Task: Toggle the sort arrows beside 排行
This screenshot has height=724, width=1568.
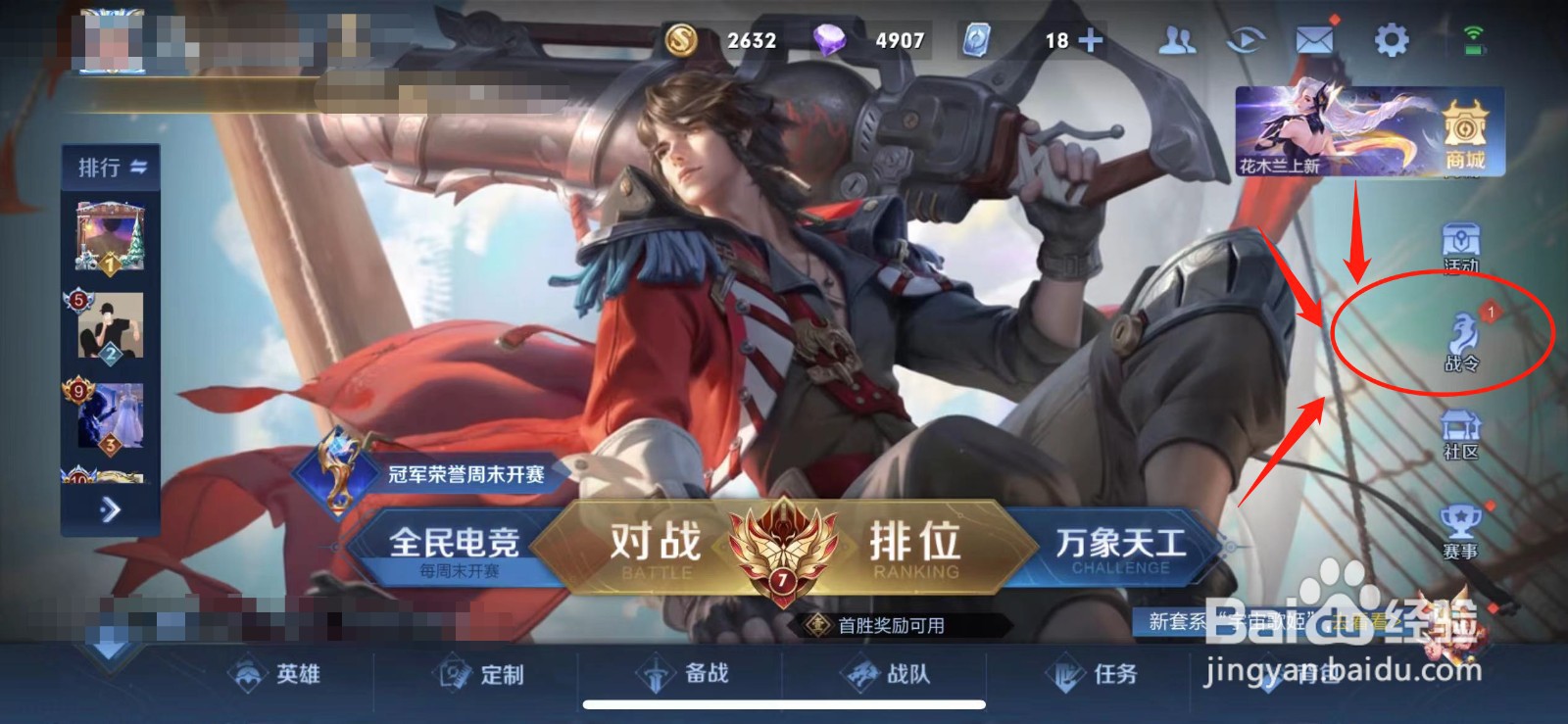Action: pos(137,167)
